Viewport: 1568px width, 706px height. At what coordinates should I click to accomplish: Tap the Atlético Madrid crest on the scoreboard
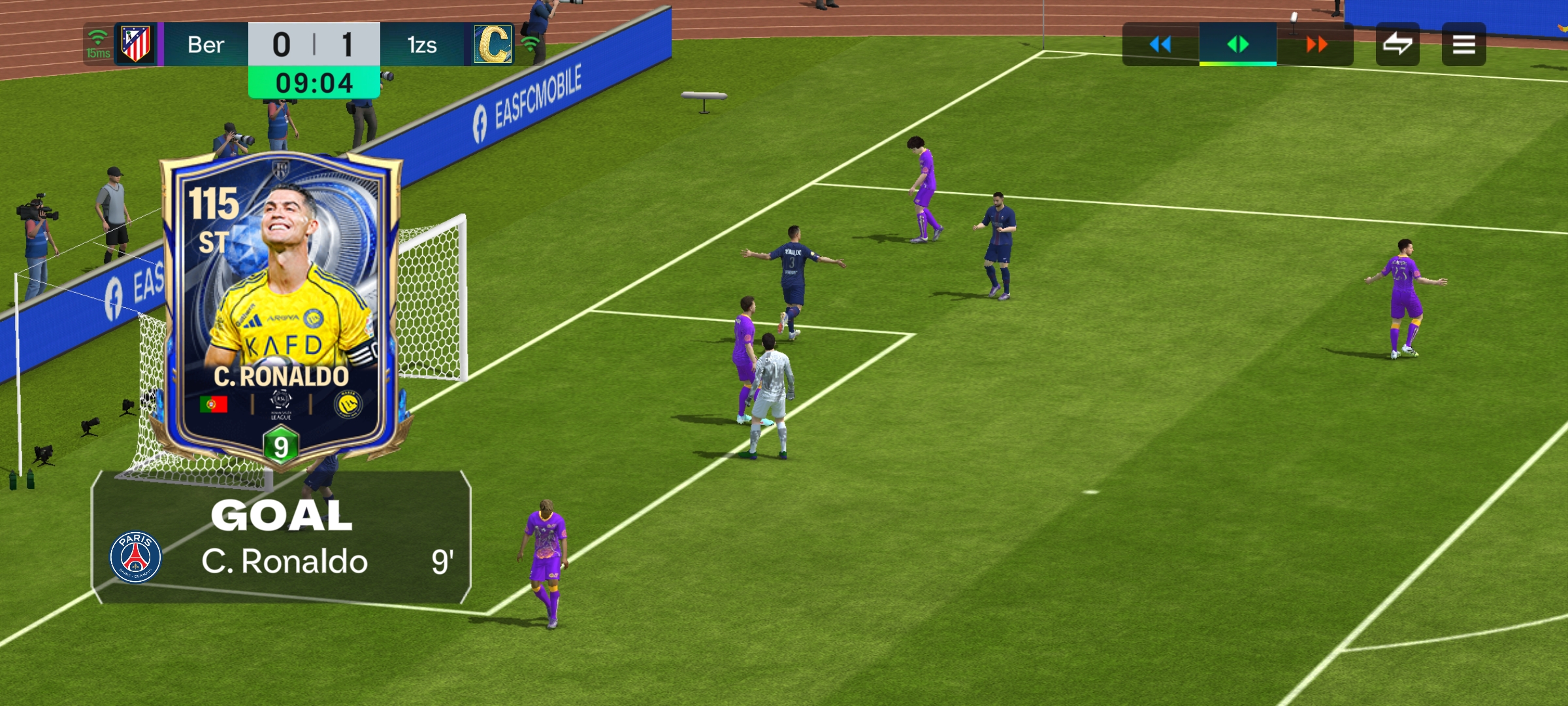[135, 44]
